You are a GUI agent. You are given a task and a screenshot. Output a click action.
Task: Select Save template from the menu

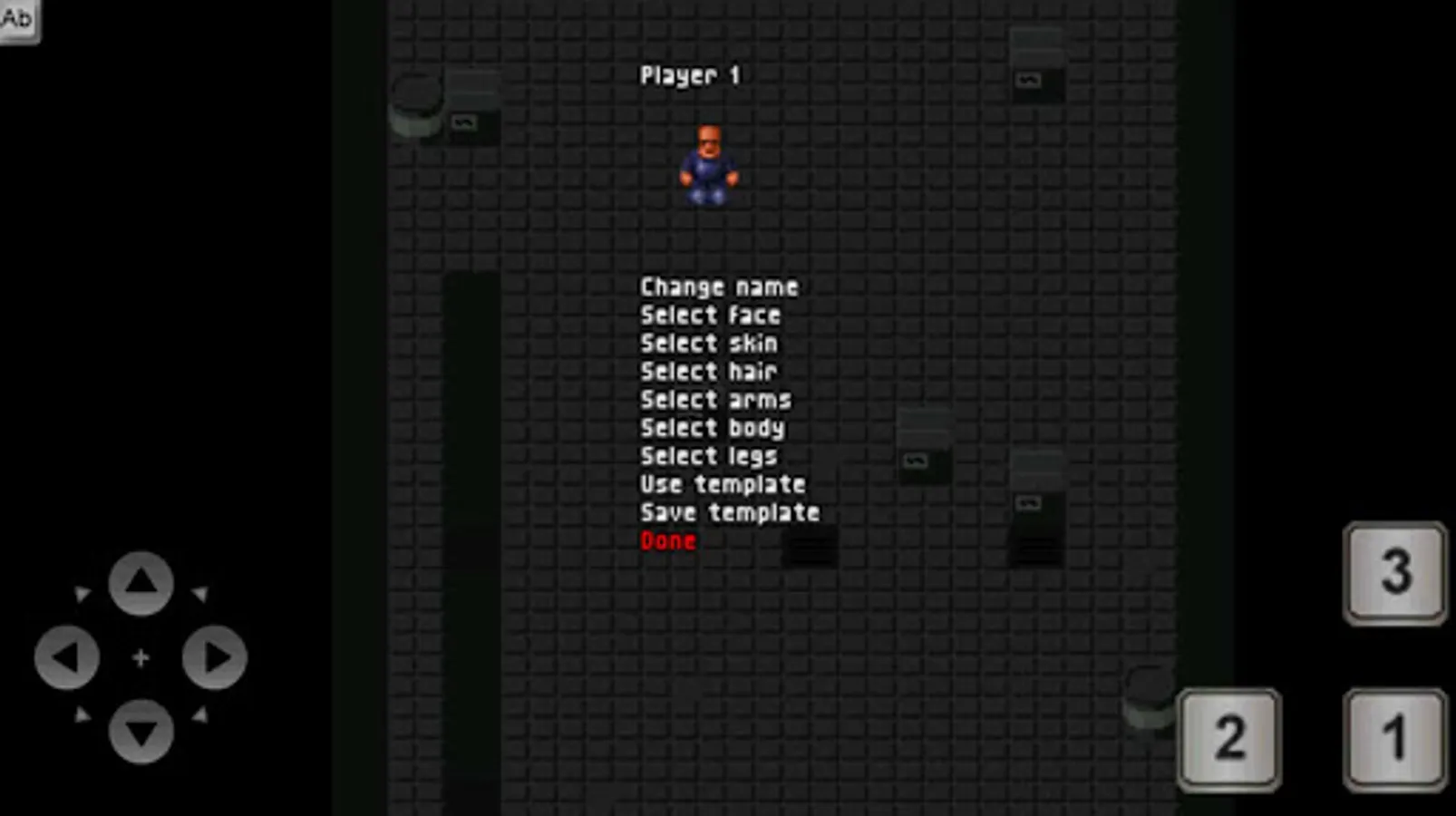coord(729,512)
